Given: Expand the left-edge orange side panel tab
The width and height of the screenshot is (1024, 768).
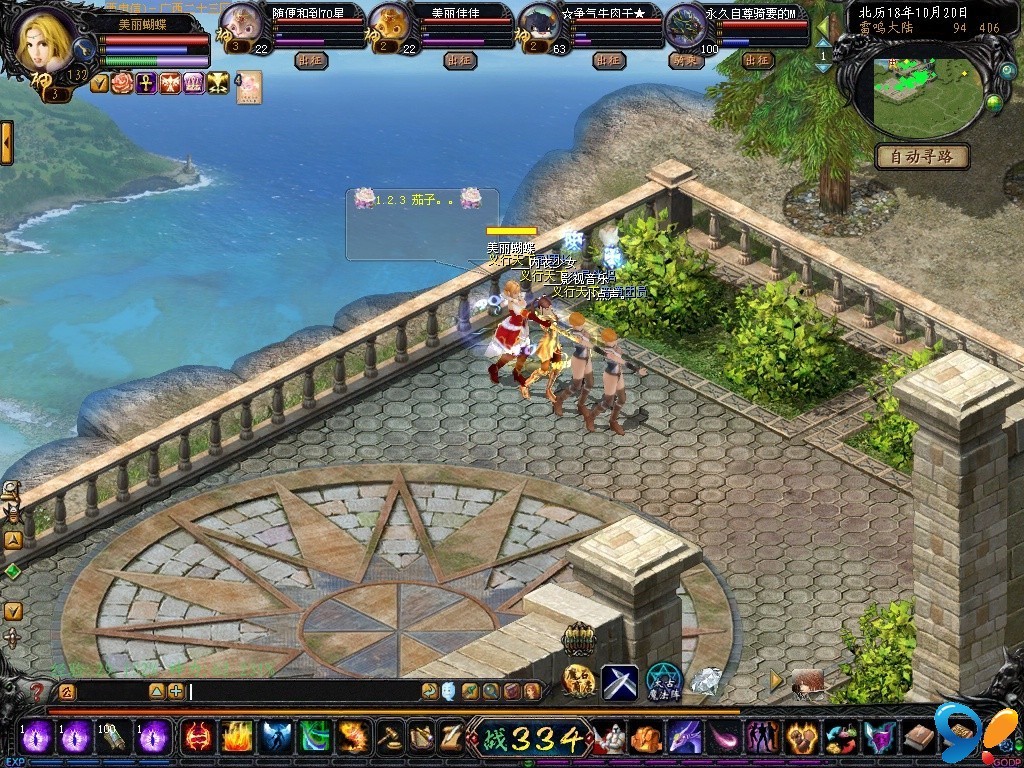Looking at the screenshot, I should tap(6, 143).
